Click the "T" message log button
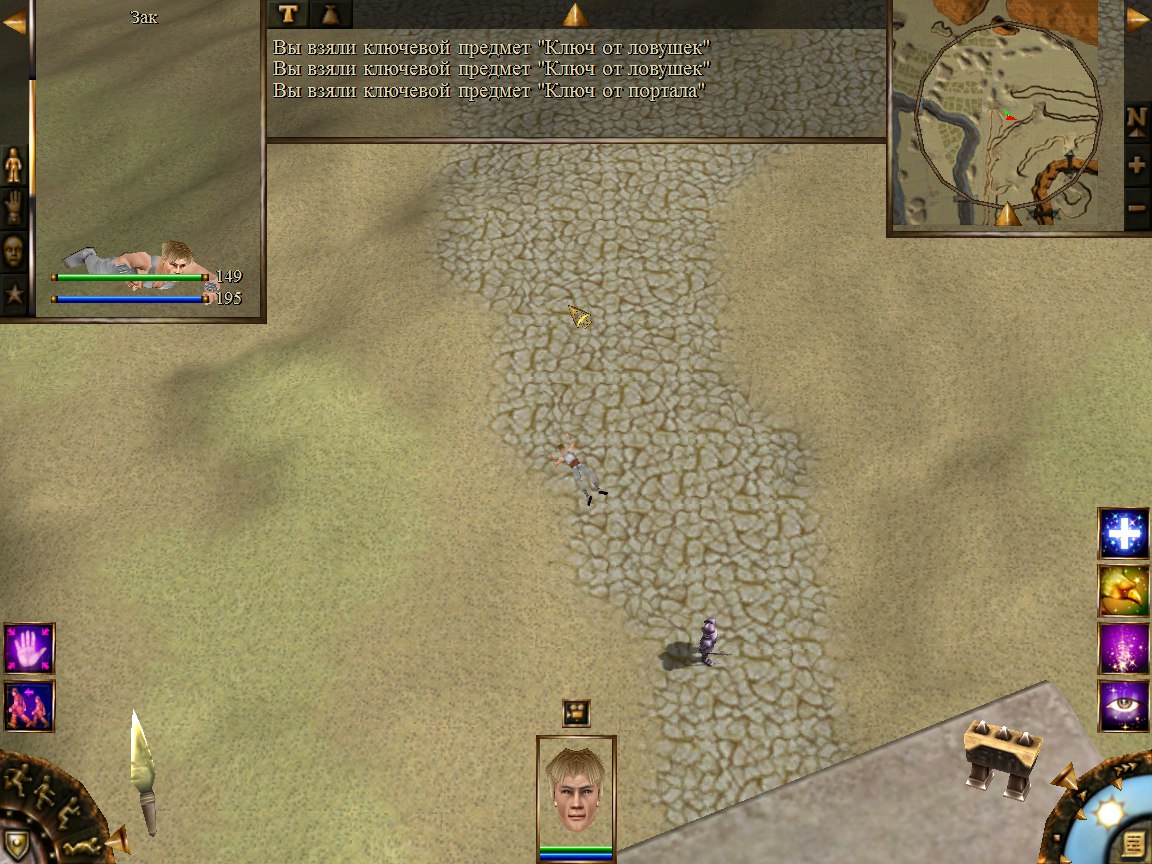The width and height of the screenshot is (1152, 864). 289,13
